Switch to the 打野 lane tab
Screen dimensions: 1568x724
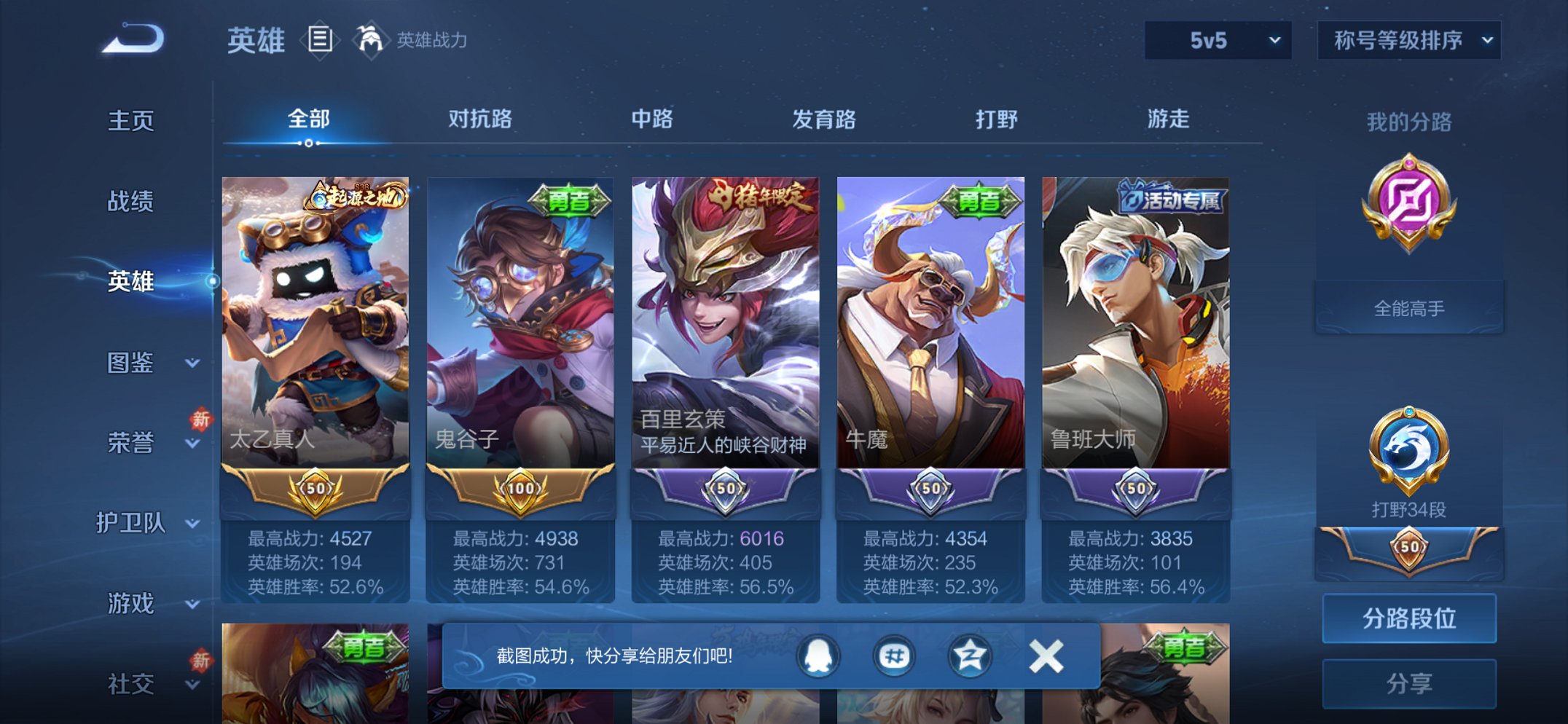pyautogui.click(x=997, y=119)
